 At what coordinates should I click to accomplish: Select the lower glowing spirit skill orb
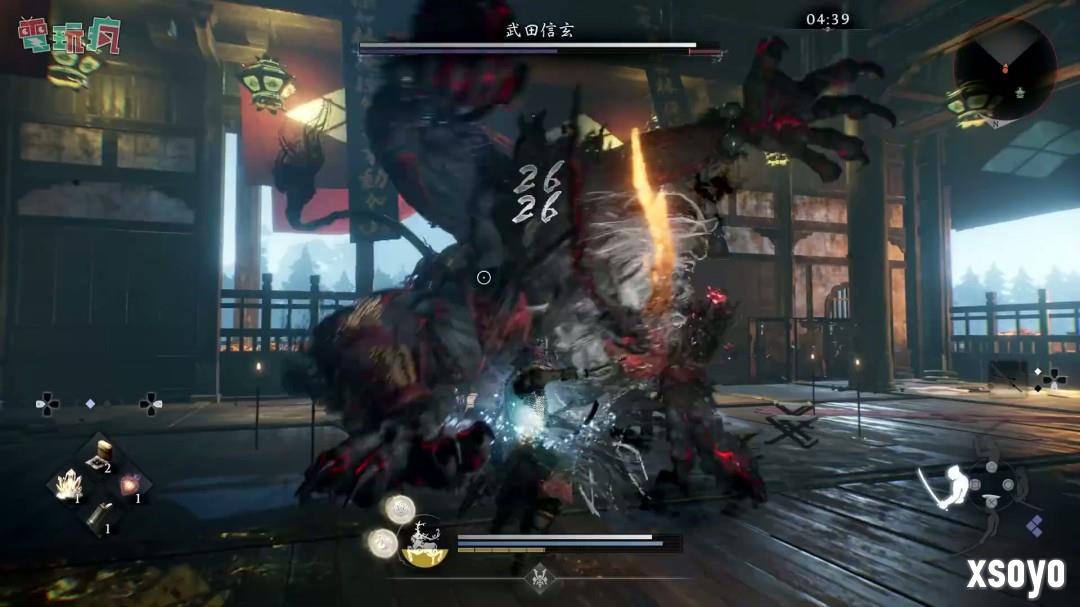pos(381,542)
